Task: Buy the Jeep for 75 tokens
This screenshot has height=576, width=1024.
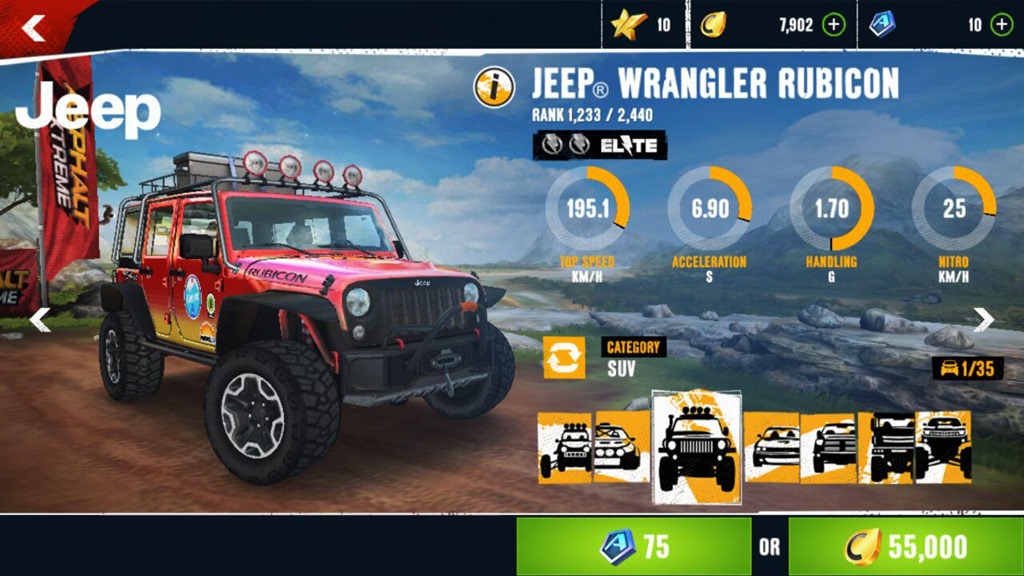Action: point(634,546)
